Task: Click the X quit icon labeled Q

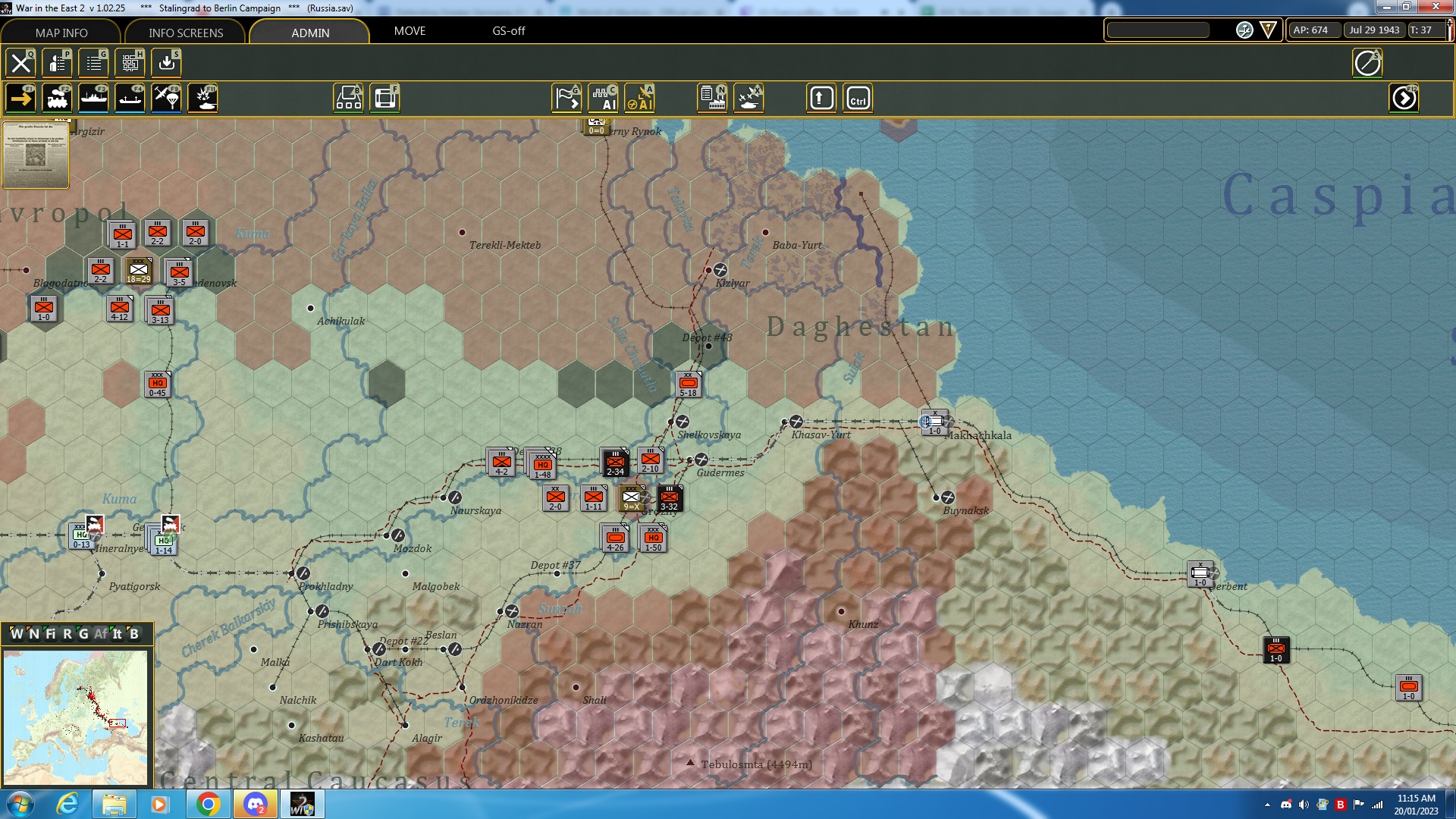Action: 20,63
